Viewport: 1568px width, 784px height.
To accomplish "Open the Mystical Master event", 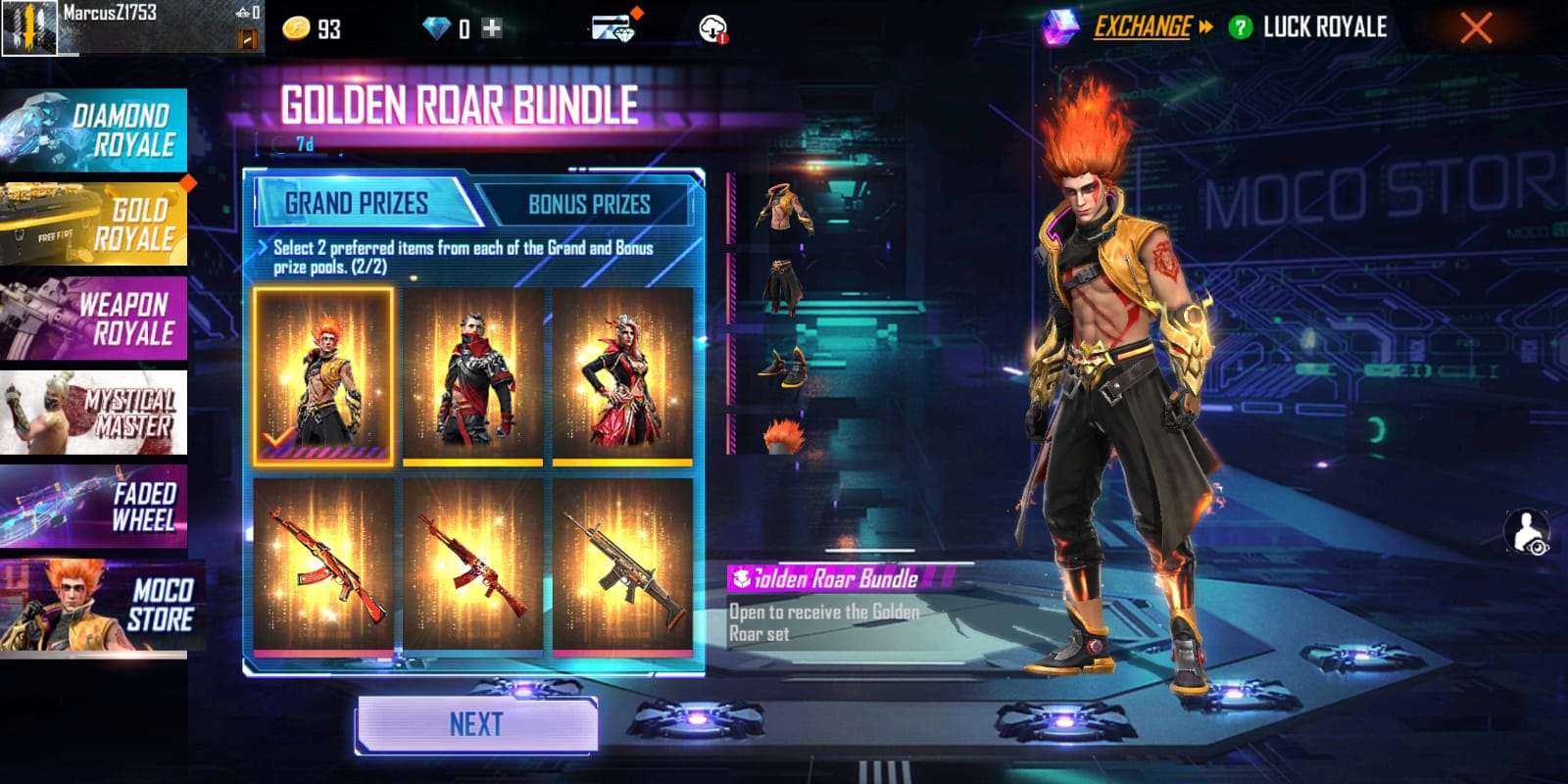I will pyautogui.click(x=94, y=413).
